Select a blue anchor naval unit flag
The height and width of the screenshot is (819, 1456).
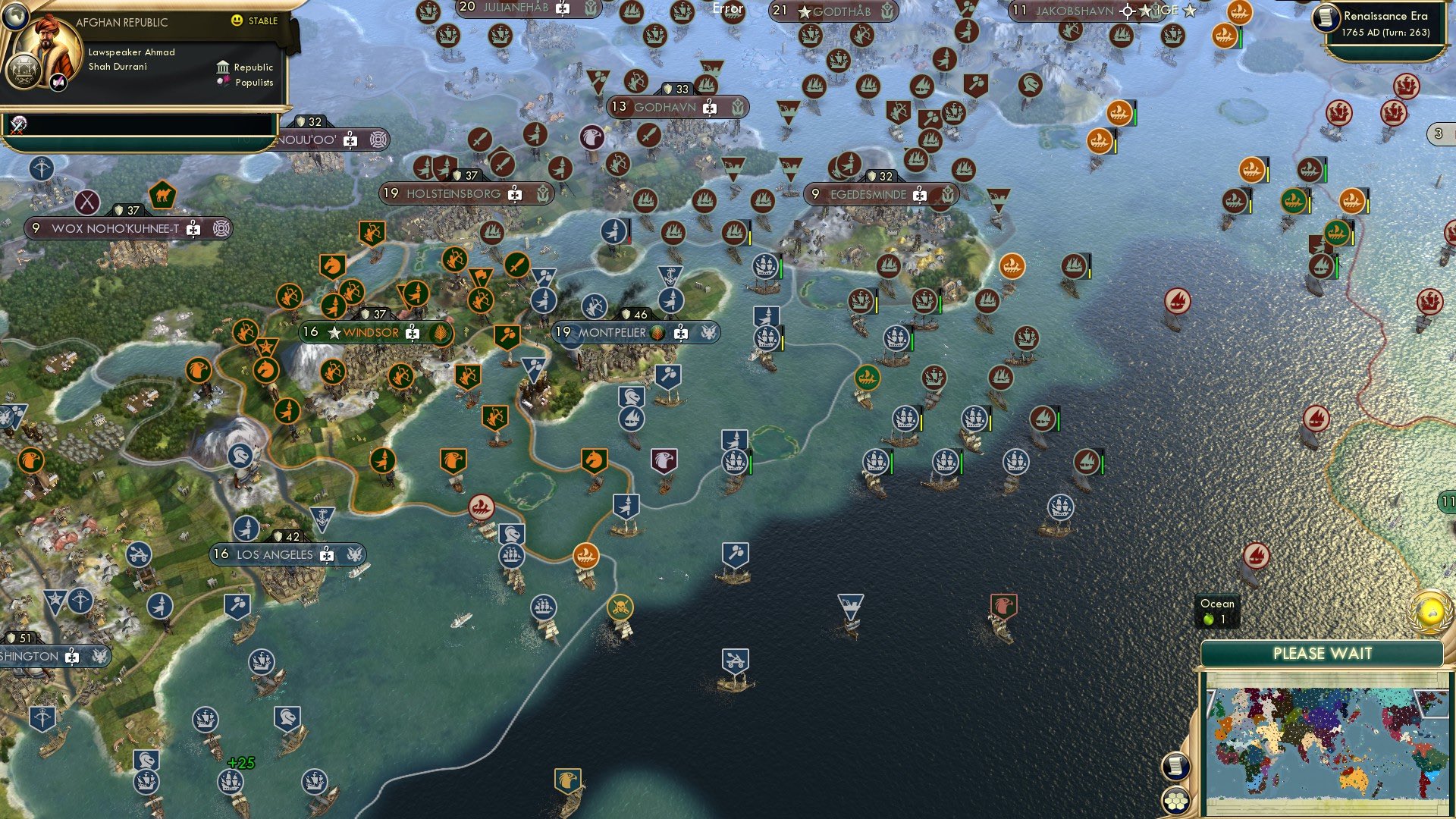[323, 516]
